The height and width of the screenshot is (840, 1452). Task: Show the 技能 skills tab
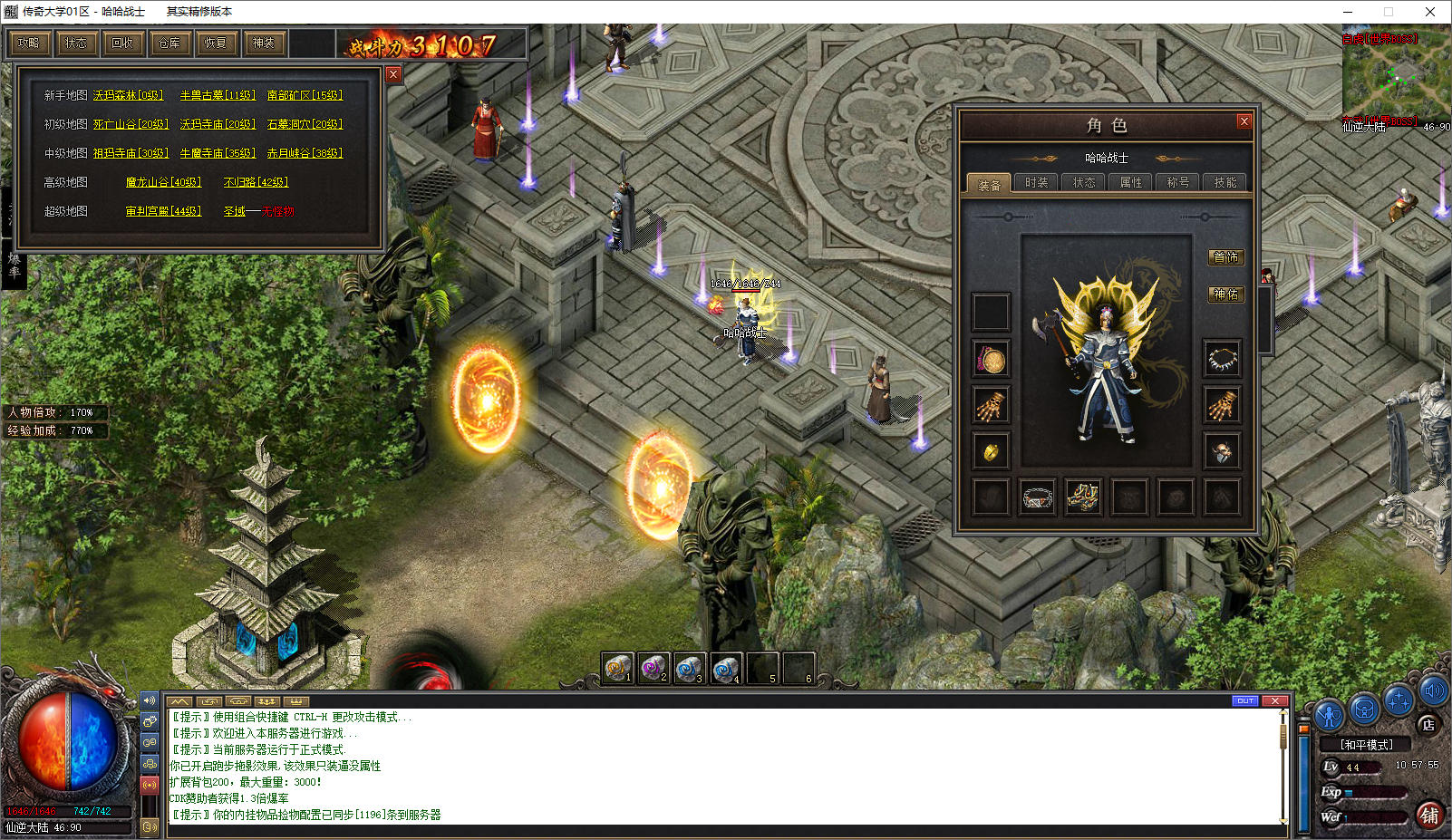click(1225, 183)
